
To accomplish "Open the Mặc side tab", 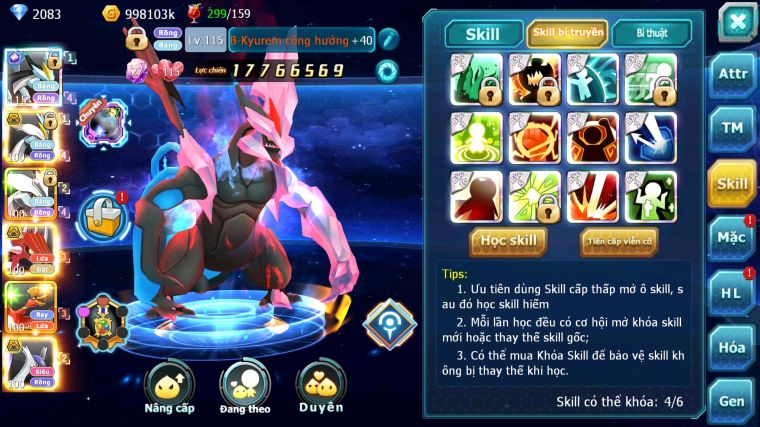I will [x=732, y=238].
